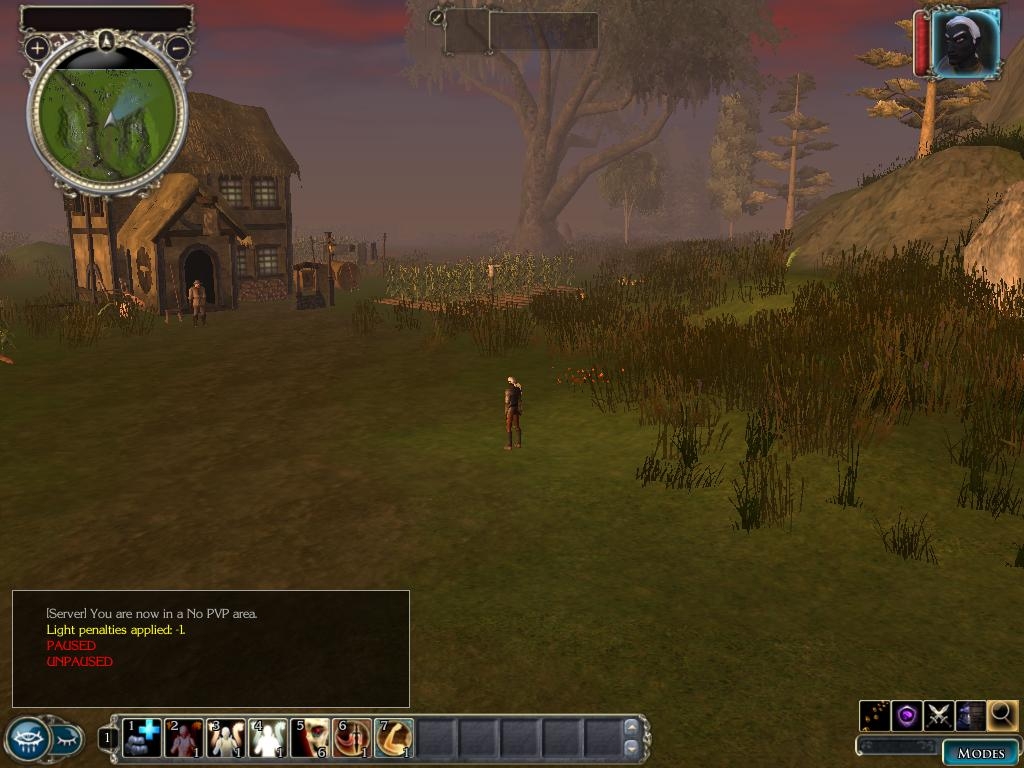Toggle the minimap north-lock compass button
Screen dimensions: 1024x768
click(x=107, y=40)
